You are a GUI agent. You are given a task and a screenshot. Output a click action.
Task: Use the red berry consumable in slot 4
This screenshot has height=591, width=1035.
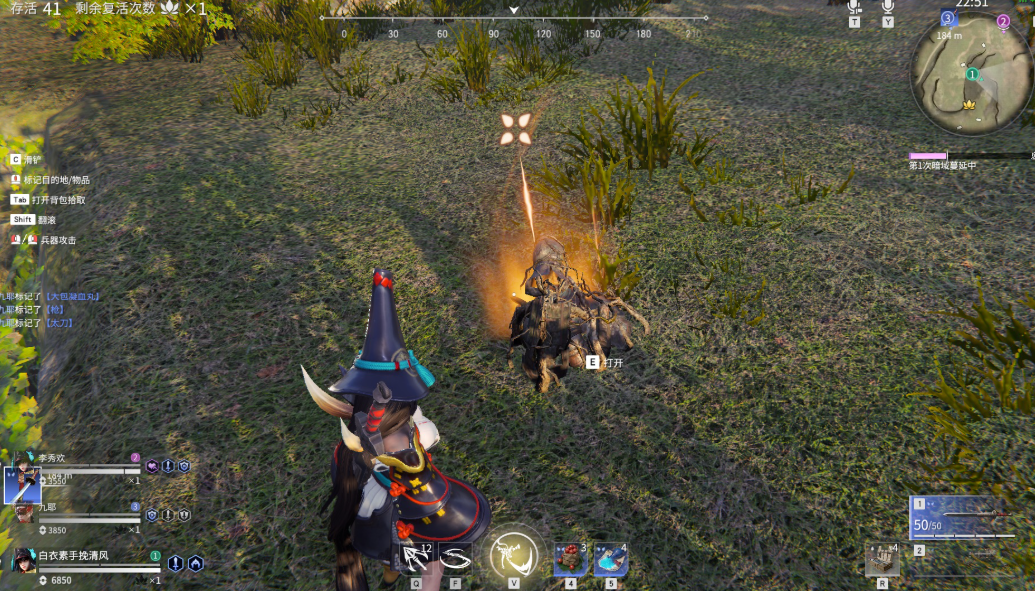(x=570, y=559)
